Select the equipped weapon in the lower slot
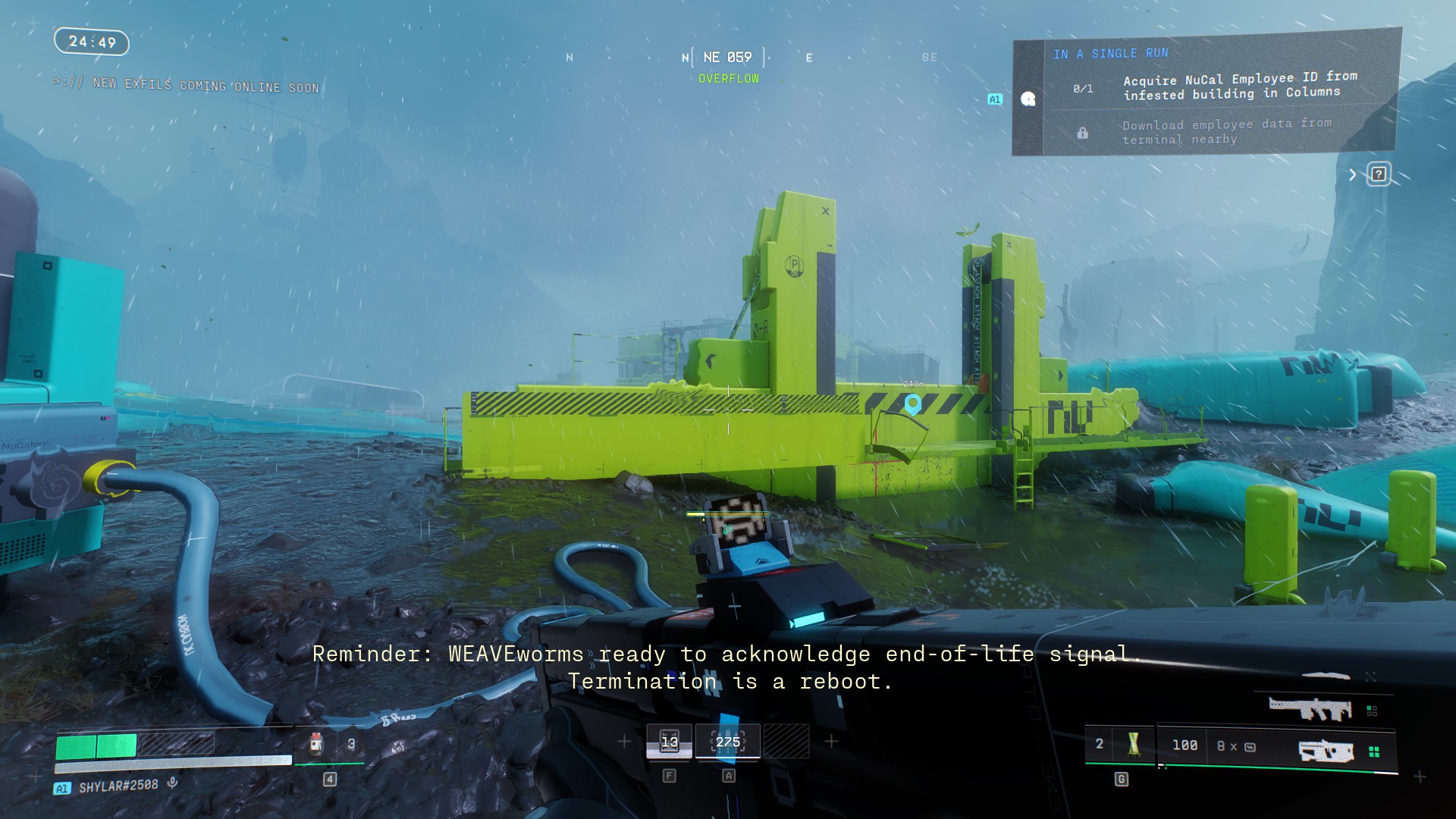This screenshot has width=1456, height=819. click(1326, 751)
